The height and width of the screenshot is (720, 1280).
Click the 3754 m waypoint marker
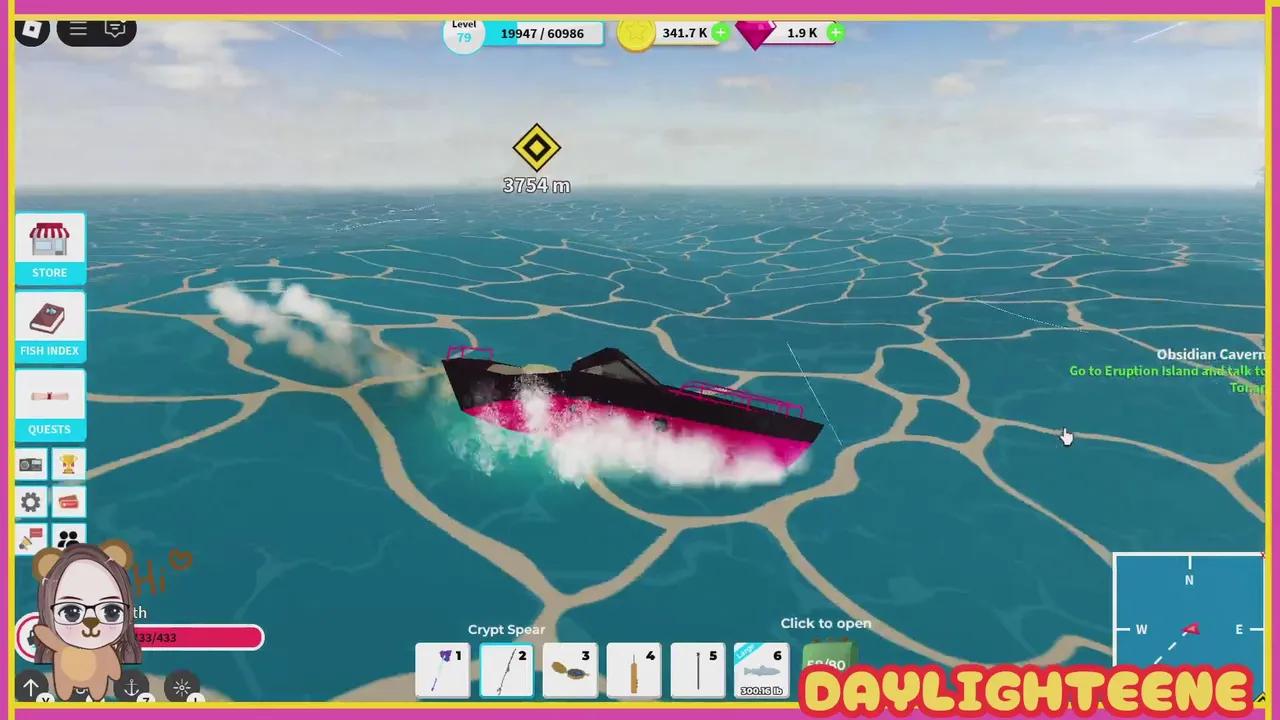click(536, 148)
